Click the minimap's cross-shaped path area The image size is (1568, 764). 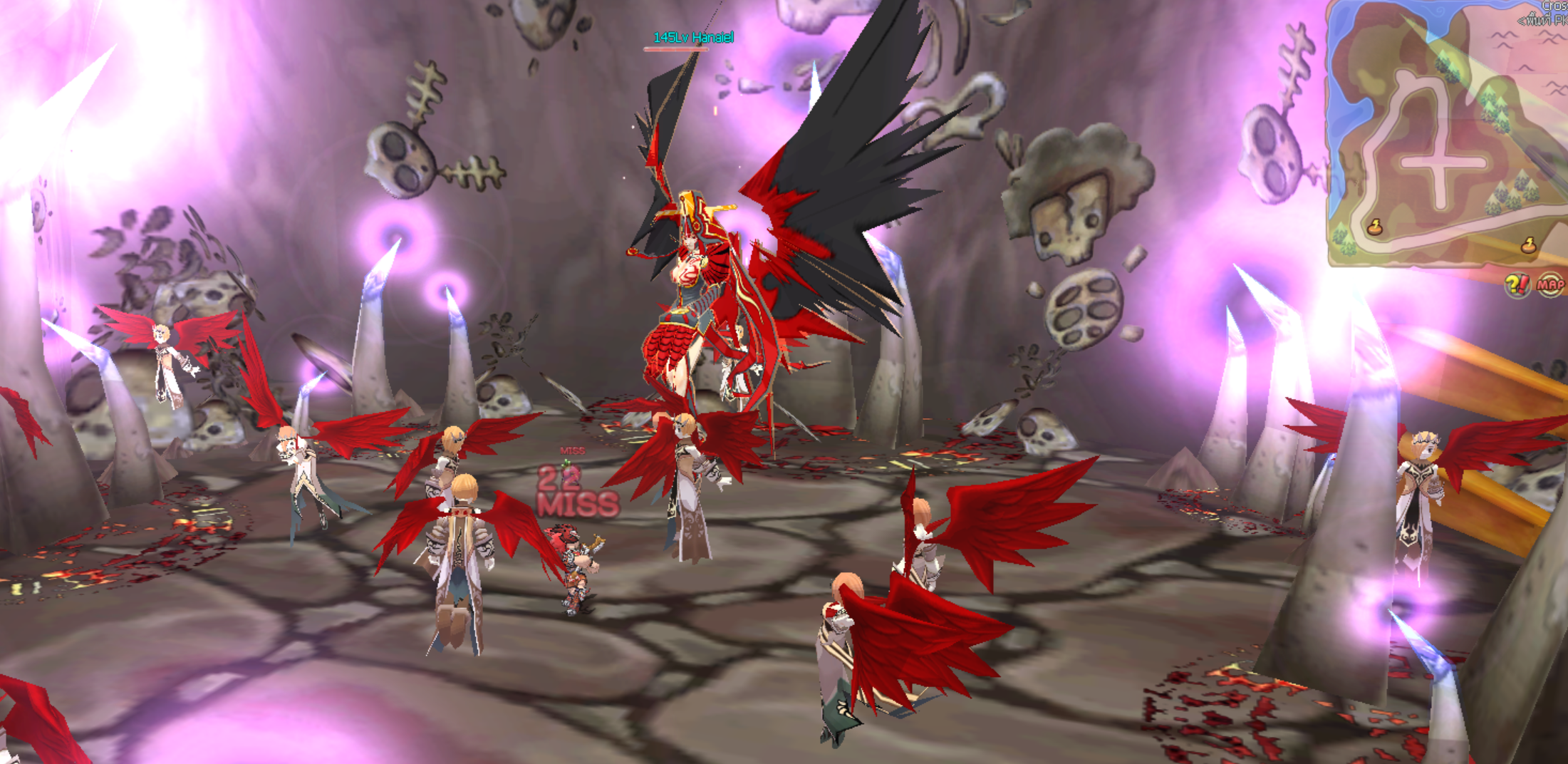click(x=1442, y=162)
